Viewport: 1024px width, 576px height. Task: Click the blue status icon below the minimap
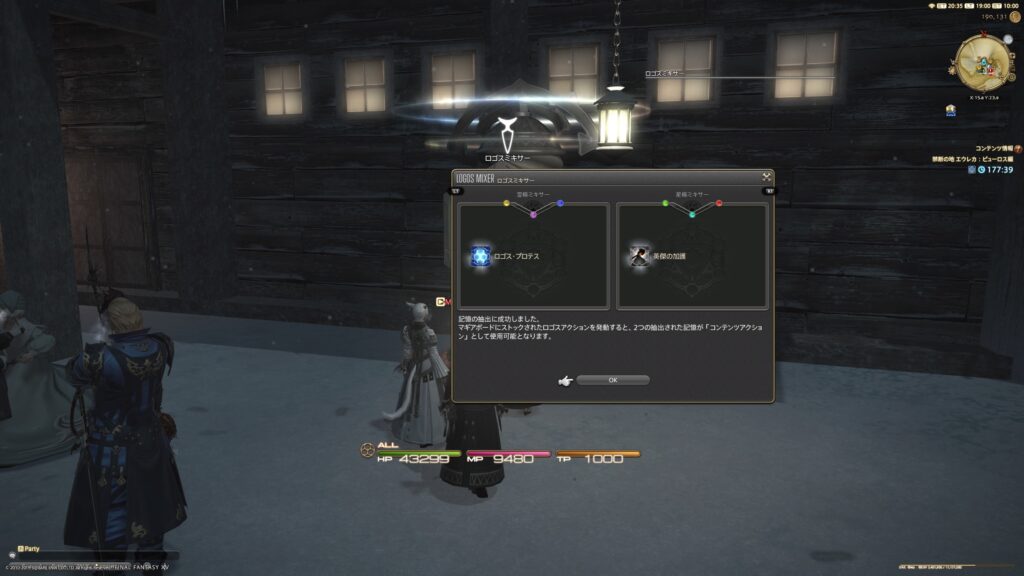tap(951, 112)
